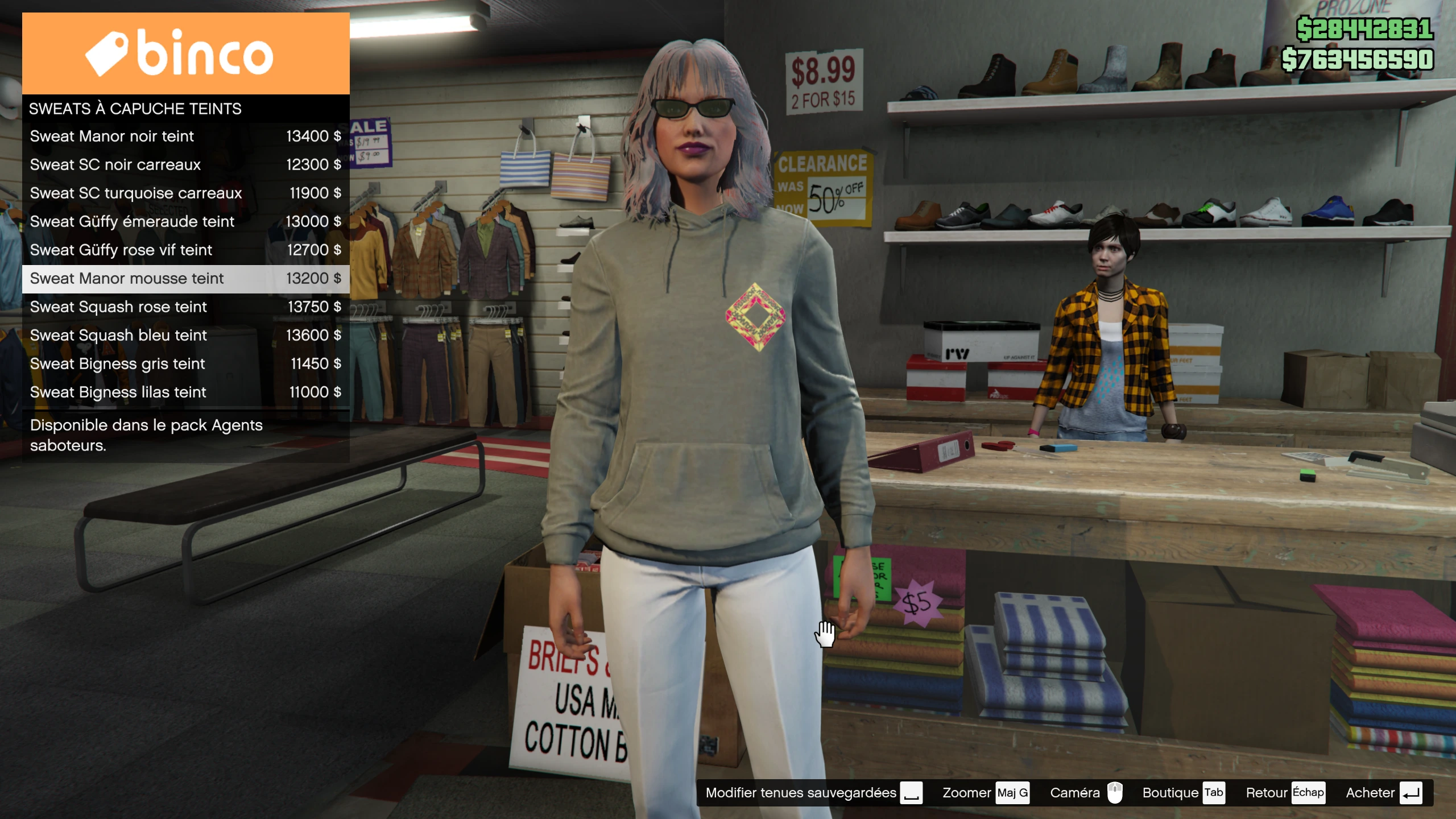
Task: Pick Sweat Bigness gris teint
Action: tap(185, 364)
